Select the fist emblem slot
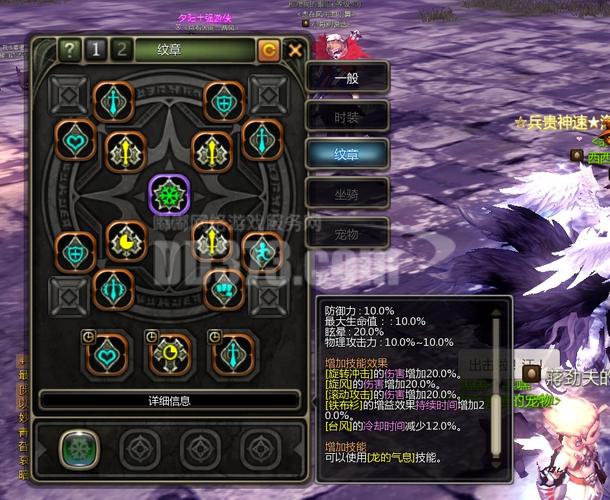 tap(224, 288)
